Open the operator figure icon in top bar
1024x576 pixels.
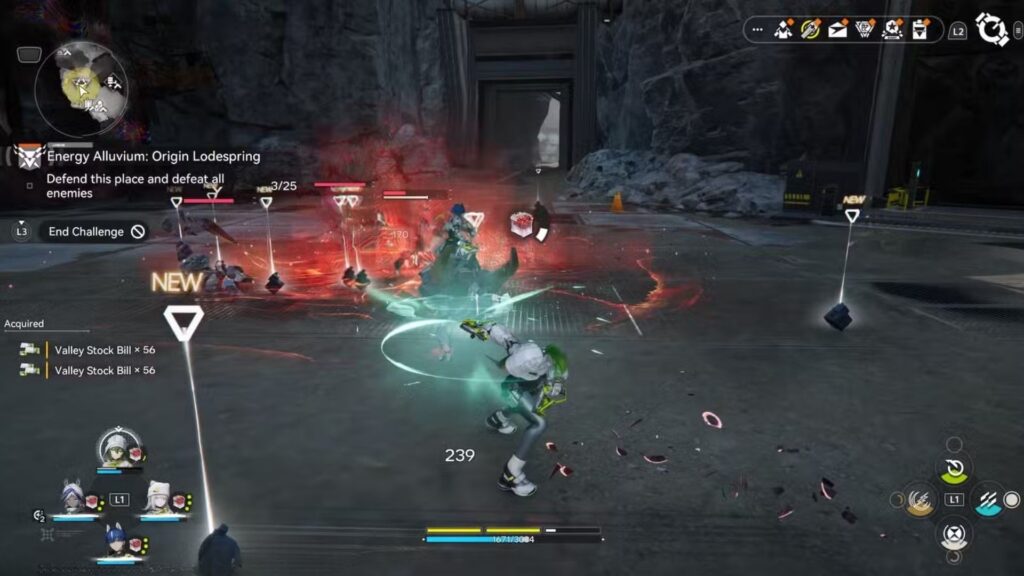click(783, 30)
